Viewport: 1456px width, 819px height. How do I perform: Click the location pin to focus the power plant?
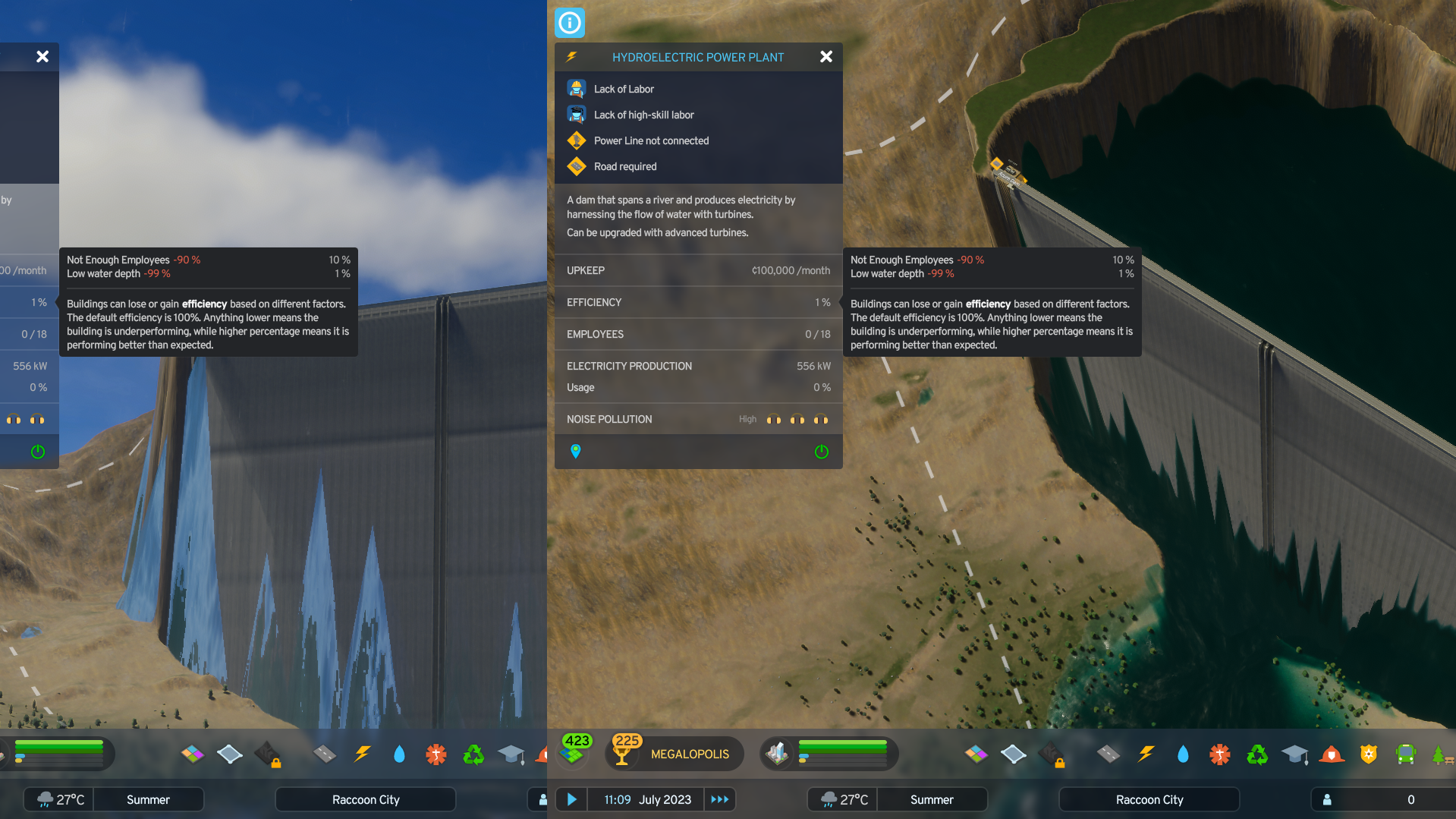point(575,451)
